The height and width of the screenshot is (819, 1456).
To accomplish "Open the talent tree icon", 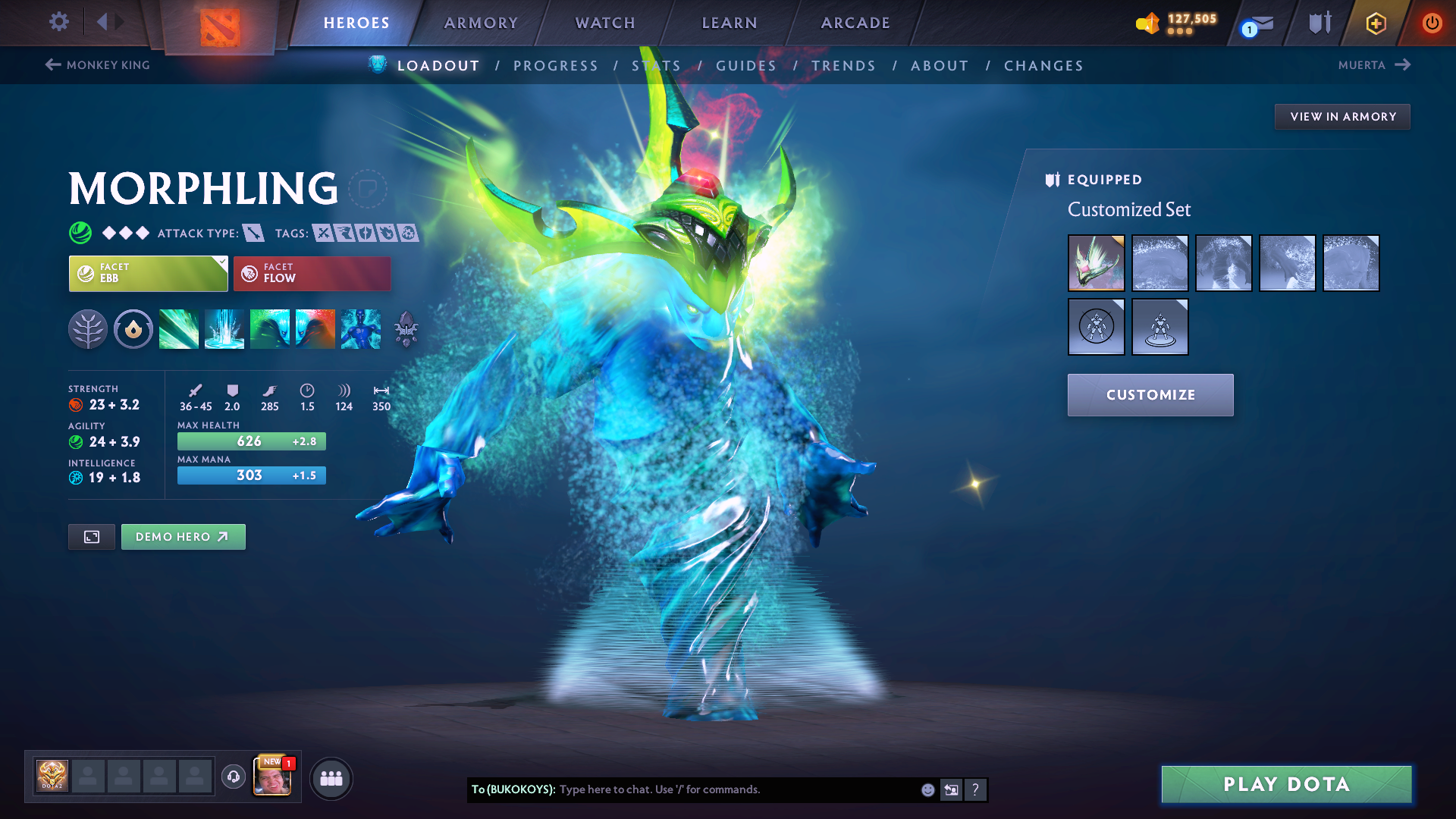I will [88, 328].
